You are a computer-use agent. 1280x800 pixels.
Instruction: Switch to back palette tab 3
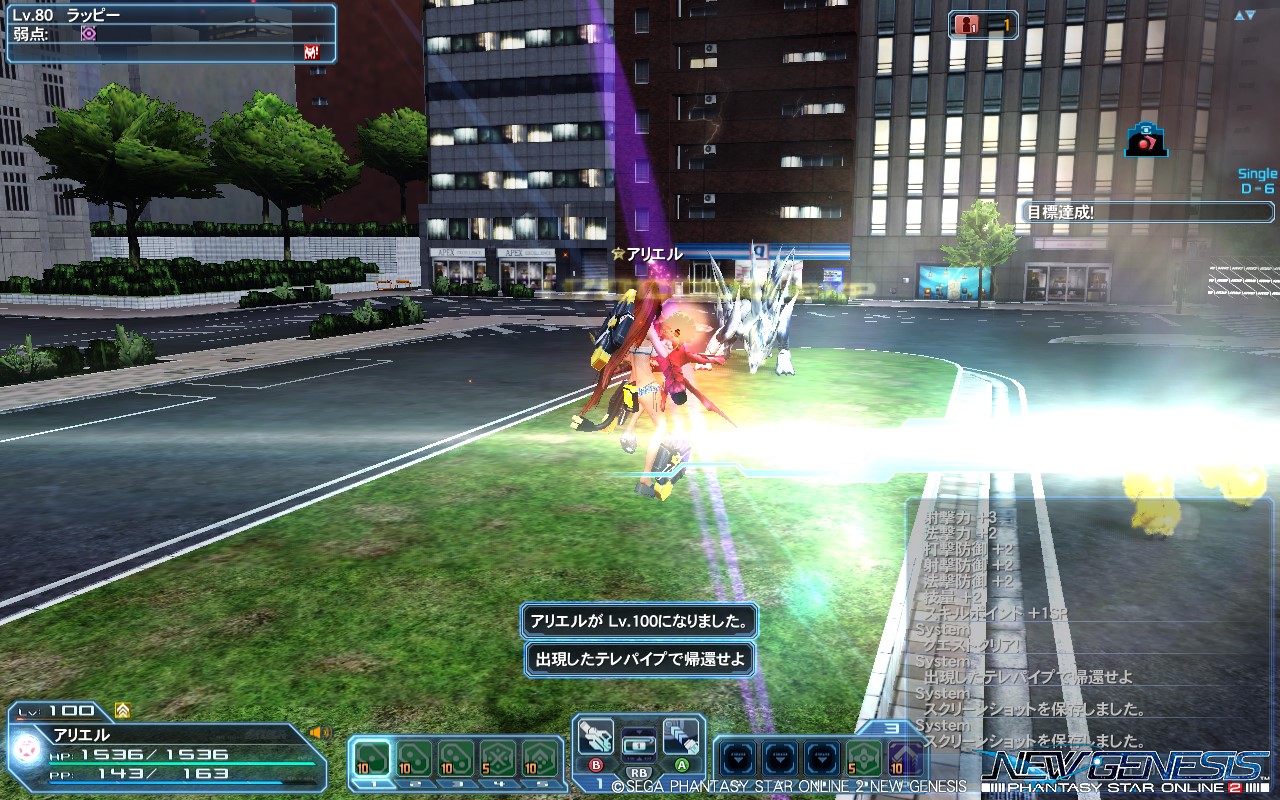[x=891, y=727]
